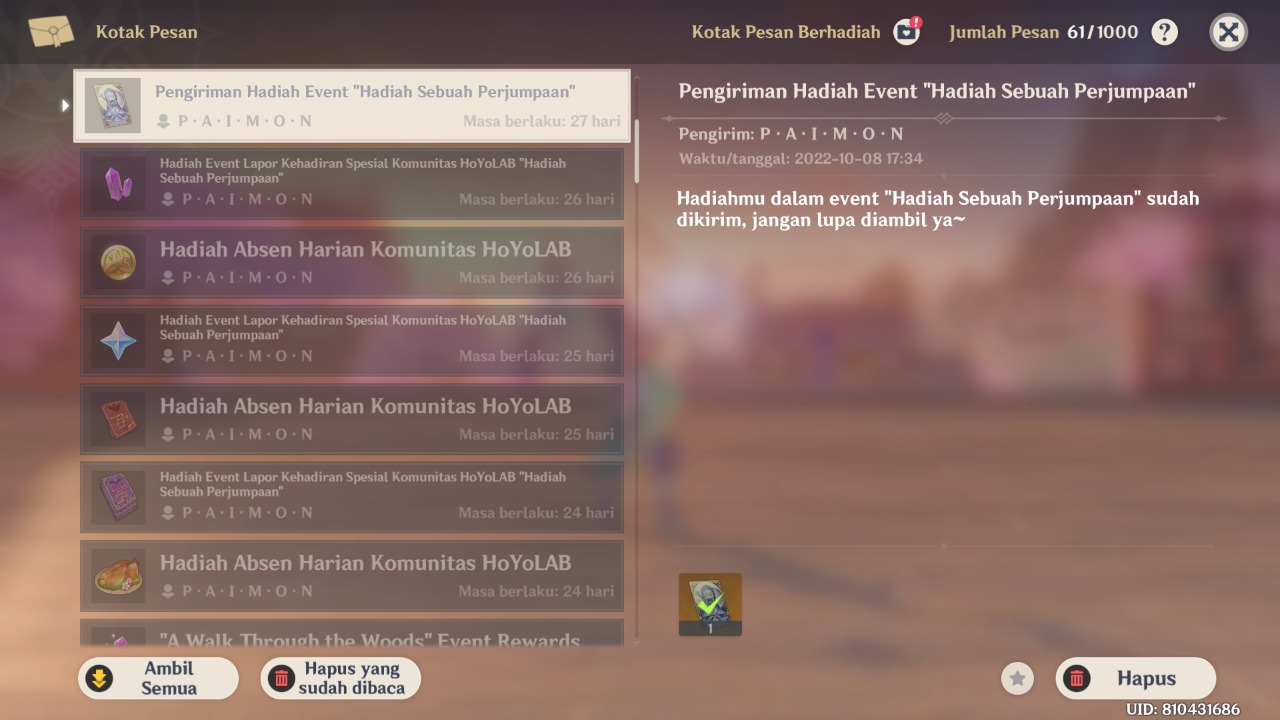Screen dimensions: 1280x720
Task: Open the question mark help icon
Action: pyautogui.click(x=1163, y=31)
